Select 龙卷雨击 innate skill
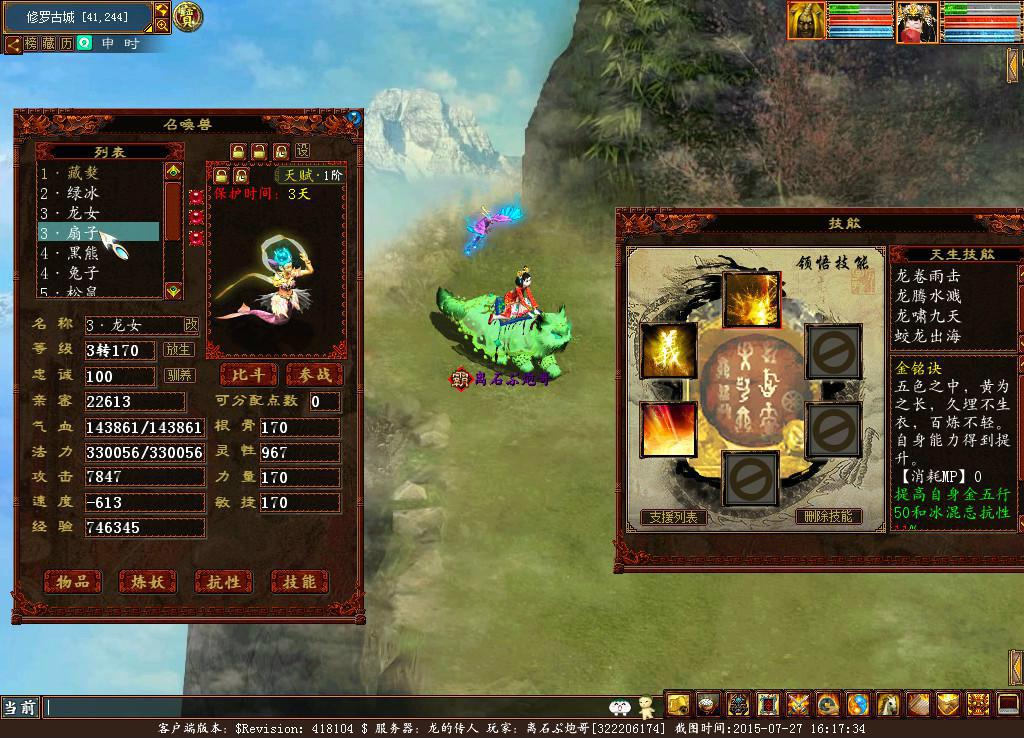Image resolution: width=1024 pixels, height=738 pixels. pyautogui.click(x=926, y=275)
